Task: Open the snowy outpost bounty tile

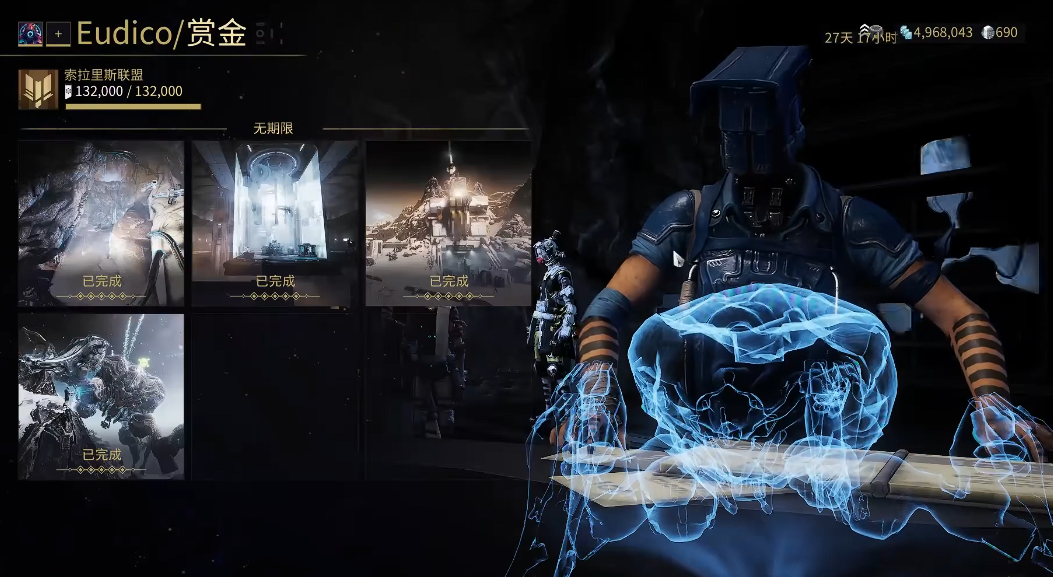Action: (x=448, y=223)
